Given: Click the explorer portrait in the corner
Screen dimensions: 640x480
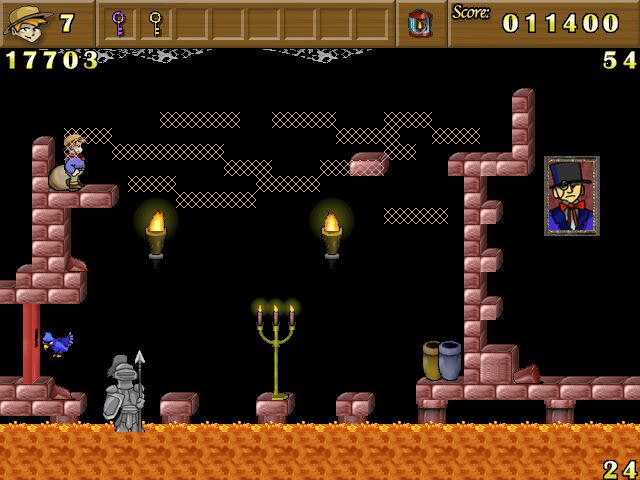Looking at the screenshot, I should 27,23.
